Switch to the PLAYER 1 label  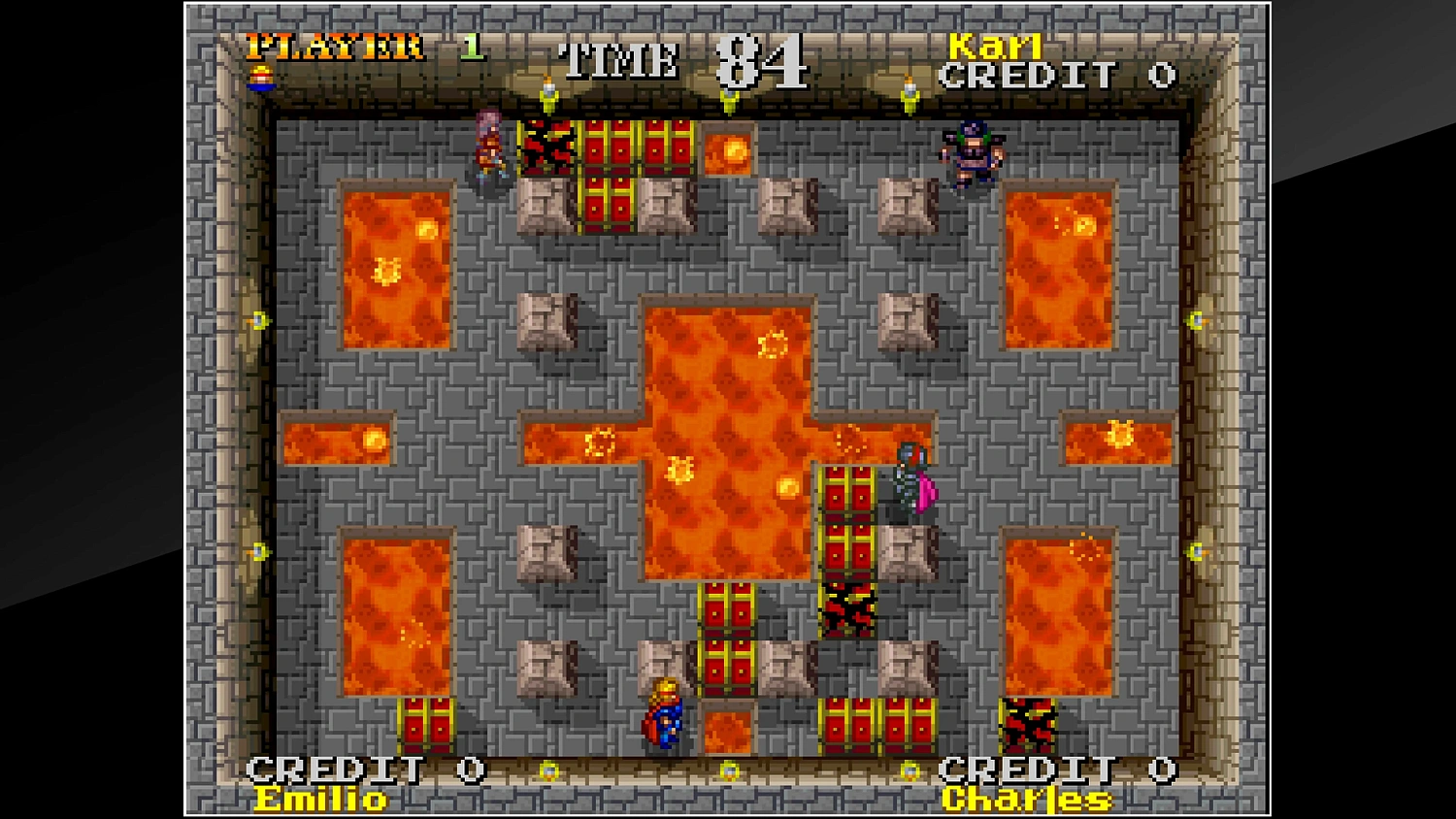coord(335,46)
